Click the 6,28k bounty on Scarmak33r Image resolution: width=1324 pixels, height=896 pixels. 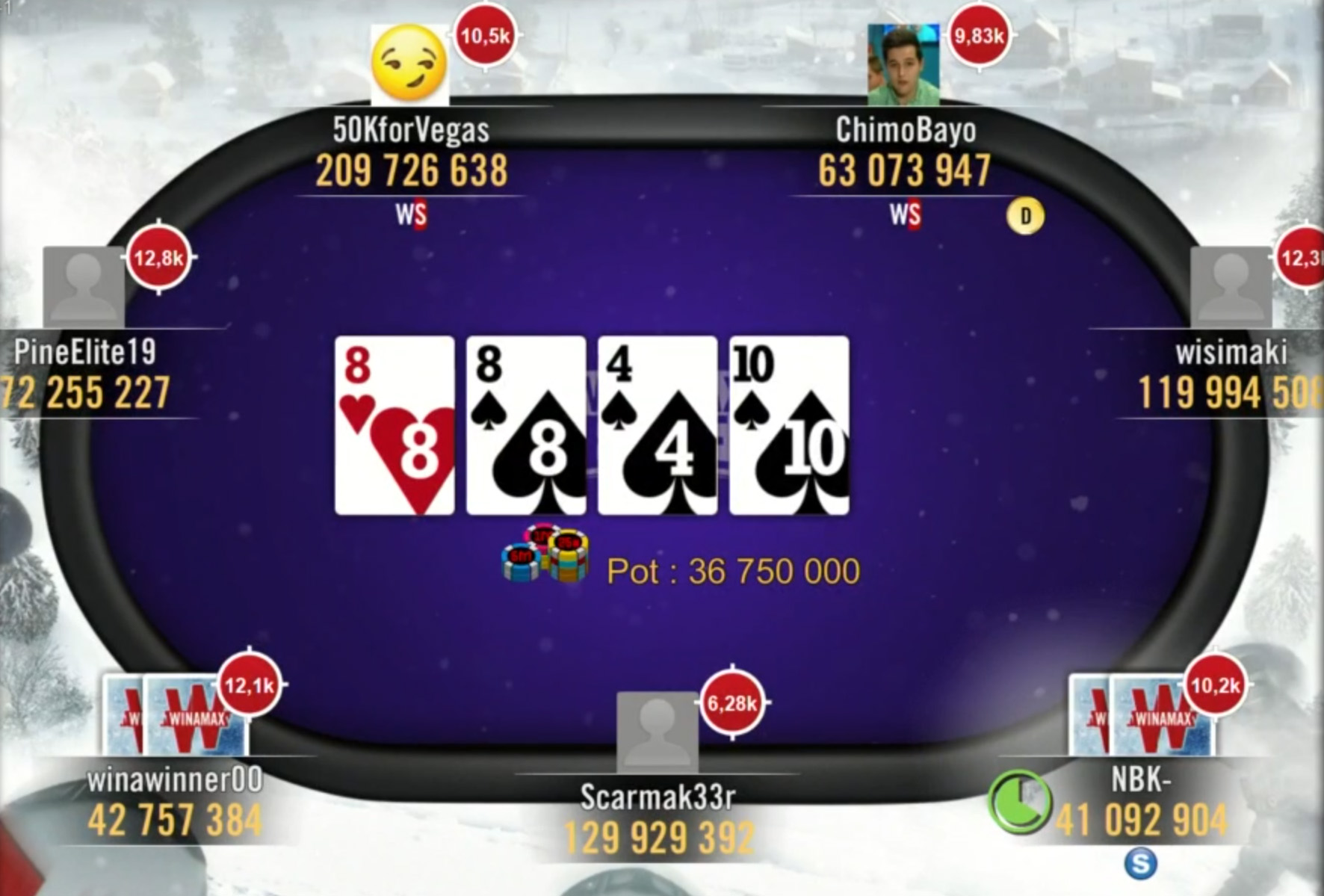(732, 702)
